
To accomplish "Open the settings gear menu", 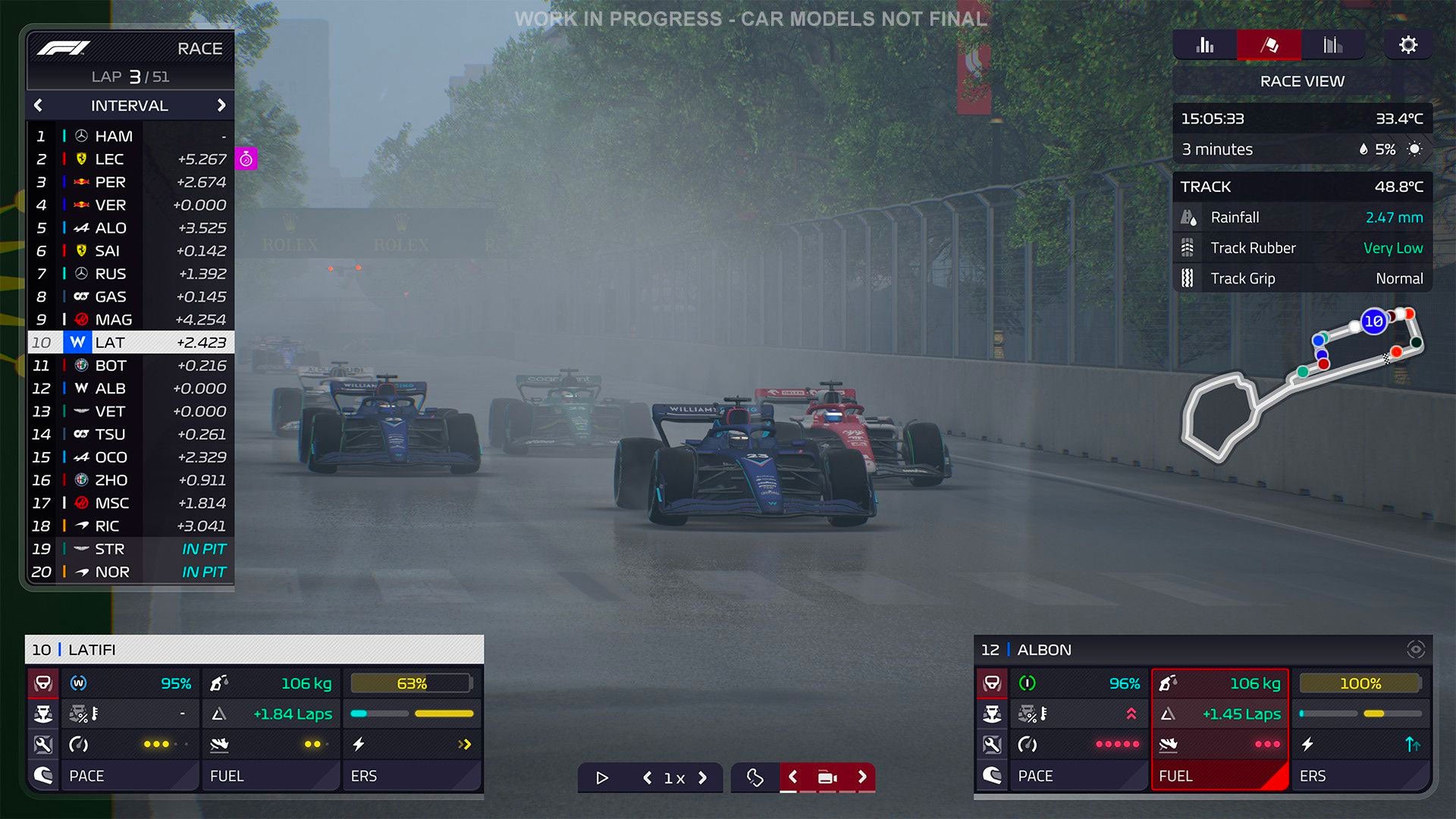I will click(x=1407, y=45).
